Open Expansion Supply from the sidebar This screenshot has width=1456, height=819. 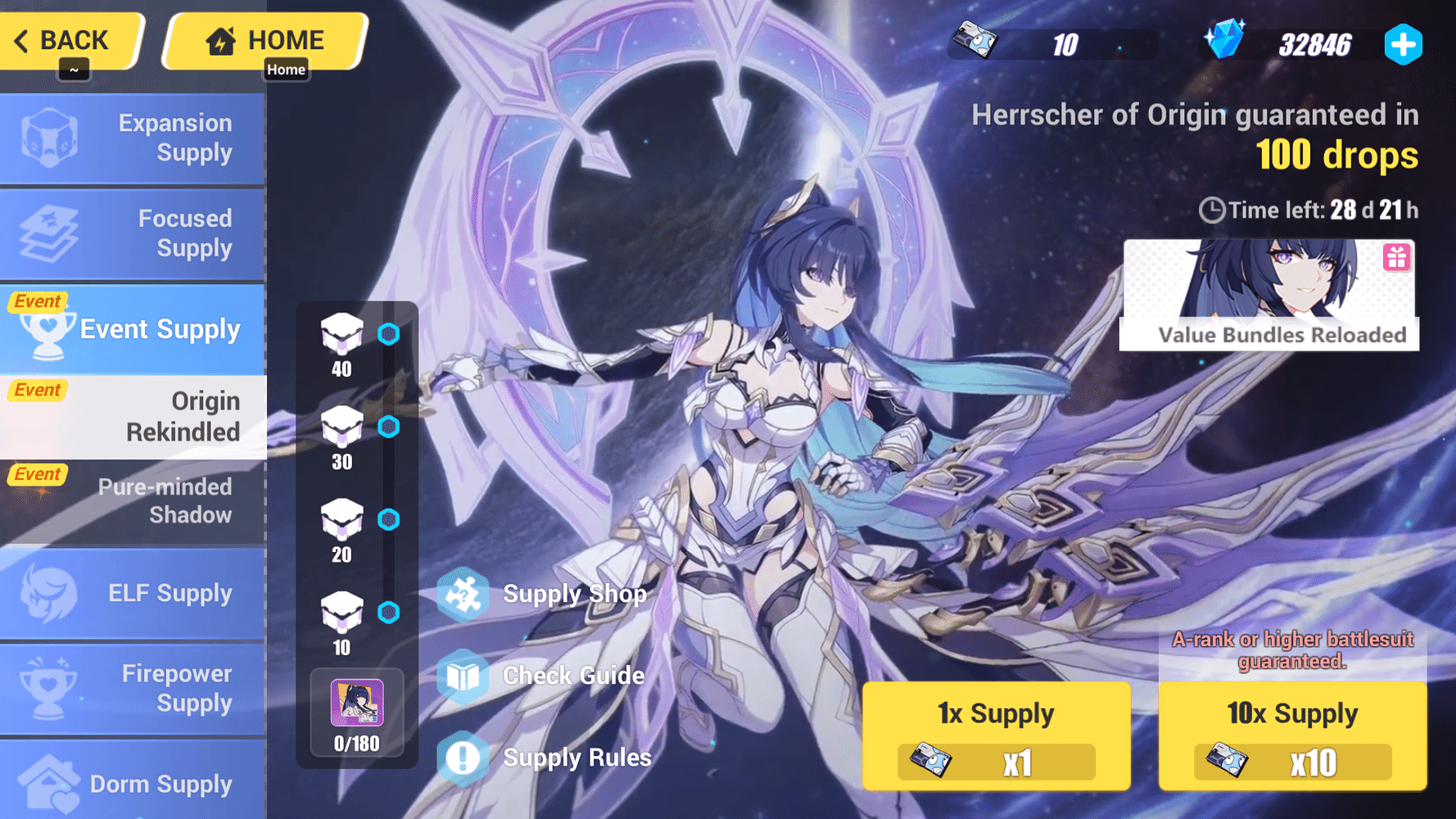[133, 138]
